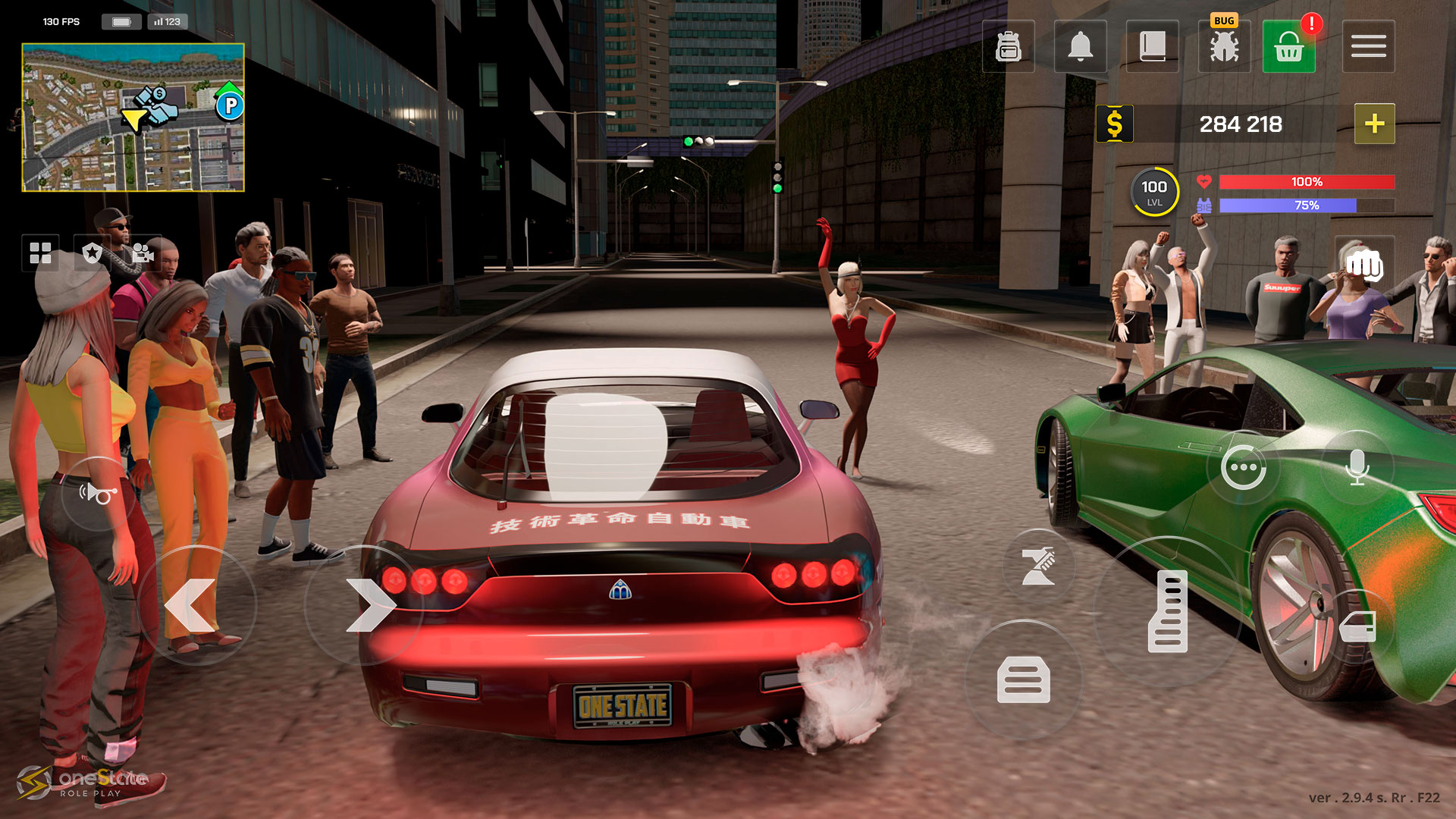The width and height of the screenshot is (1456, 819).
Task: Report a bug with the BUG button
Action: pos(1224,45)
